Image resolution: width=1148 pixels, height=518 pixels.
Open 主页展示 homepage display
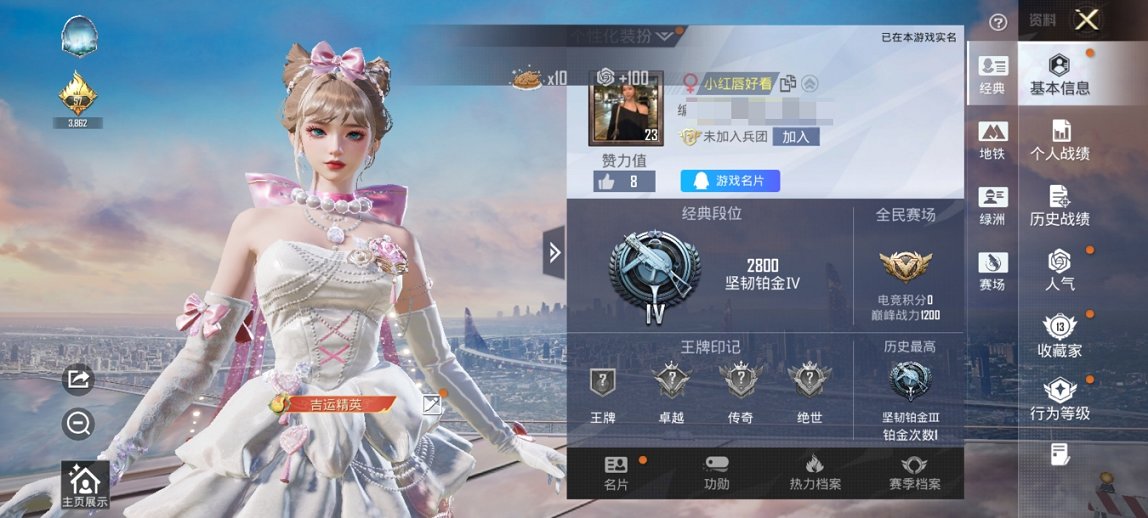tap(84, 484)
